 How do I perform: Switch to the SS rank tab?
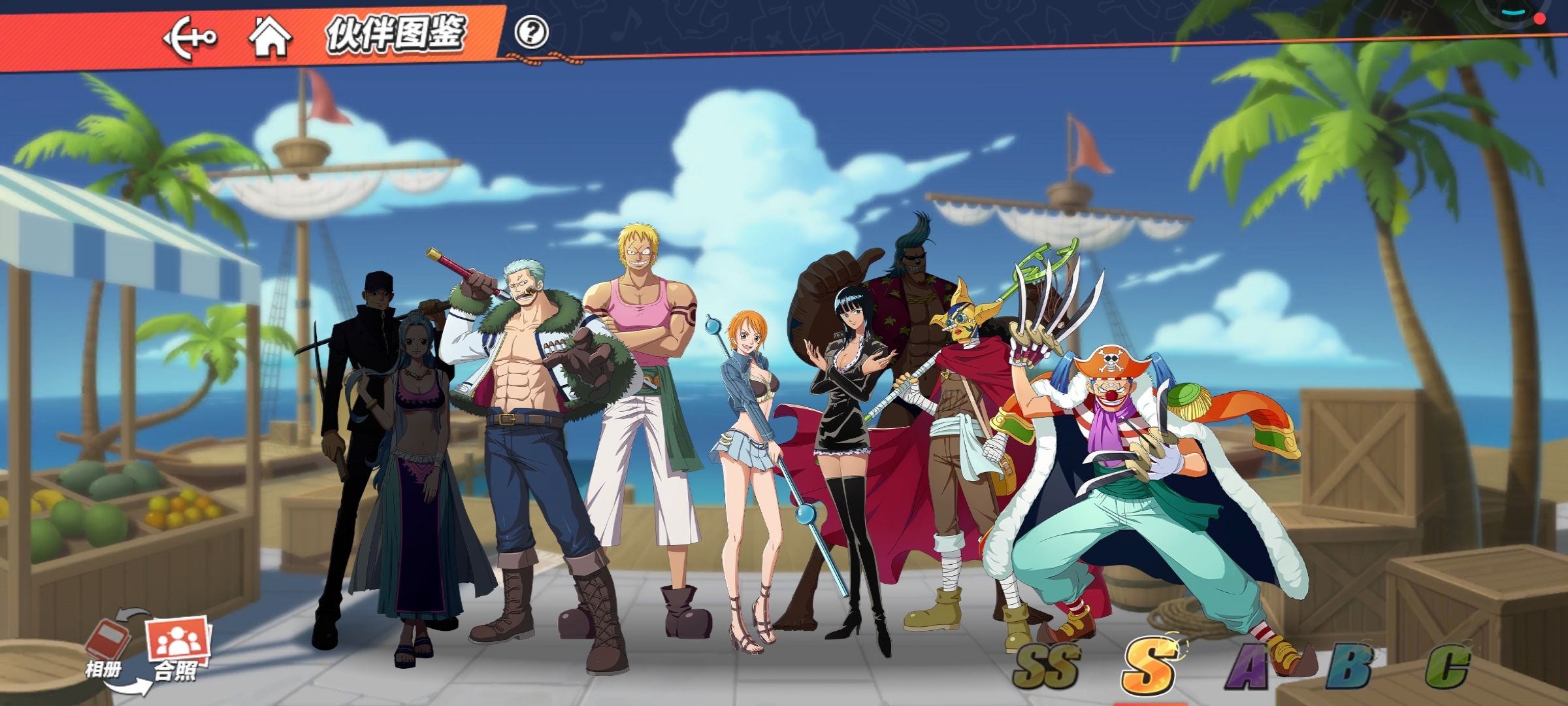pos(1047,666)
